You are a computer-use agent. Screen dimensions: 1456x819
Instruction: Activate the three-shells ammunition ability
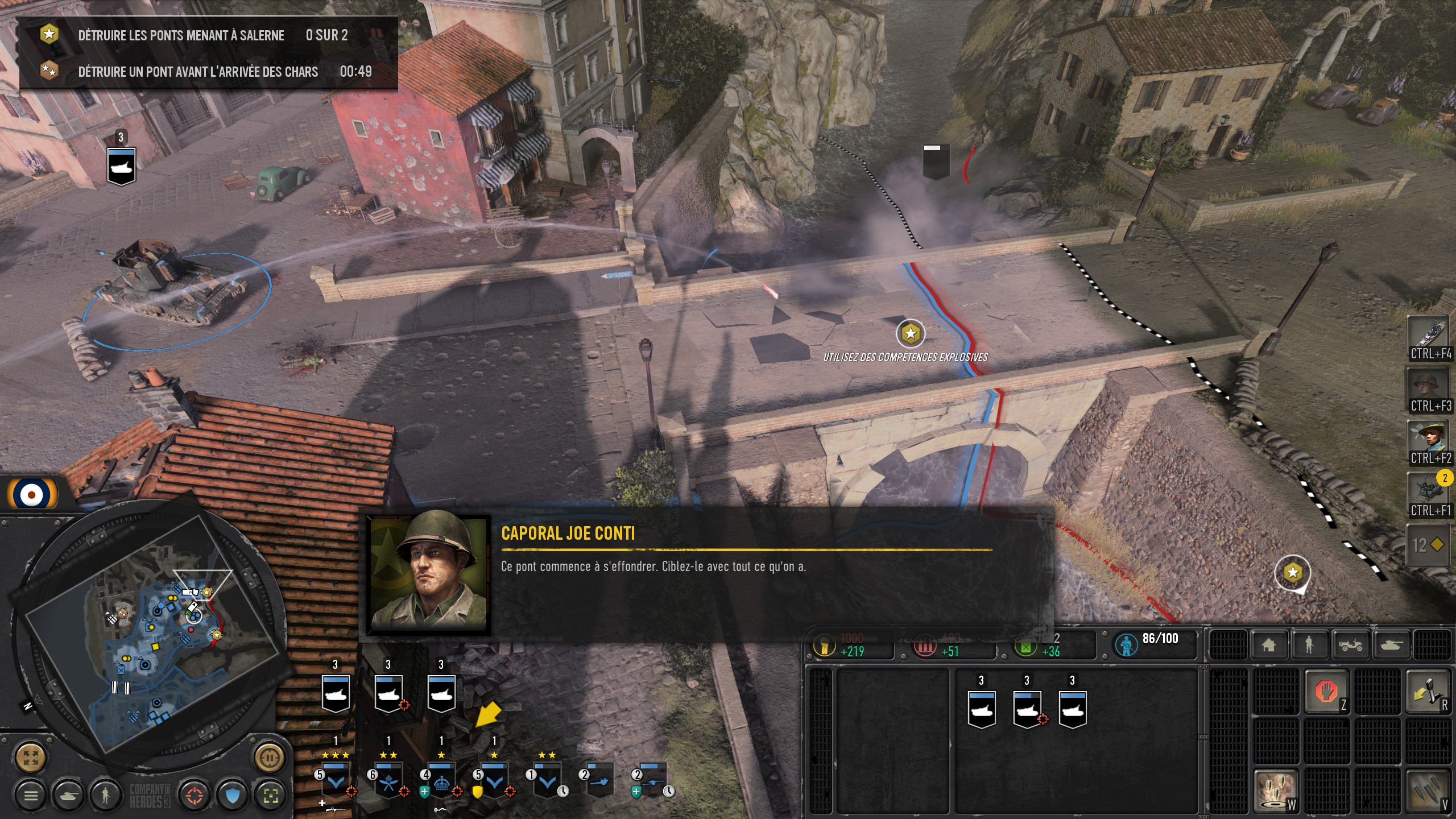[x=1427, y=791]
